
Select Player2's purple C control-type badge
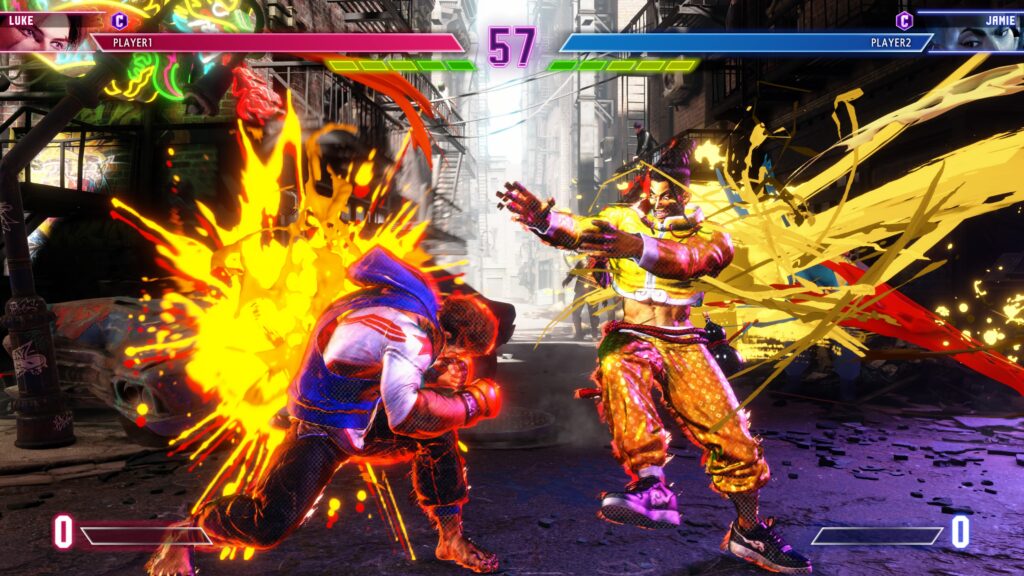pyautogui.click(x=904, y=20)
